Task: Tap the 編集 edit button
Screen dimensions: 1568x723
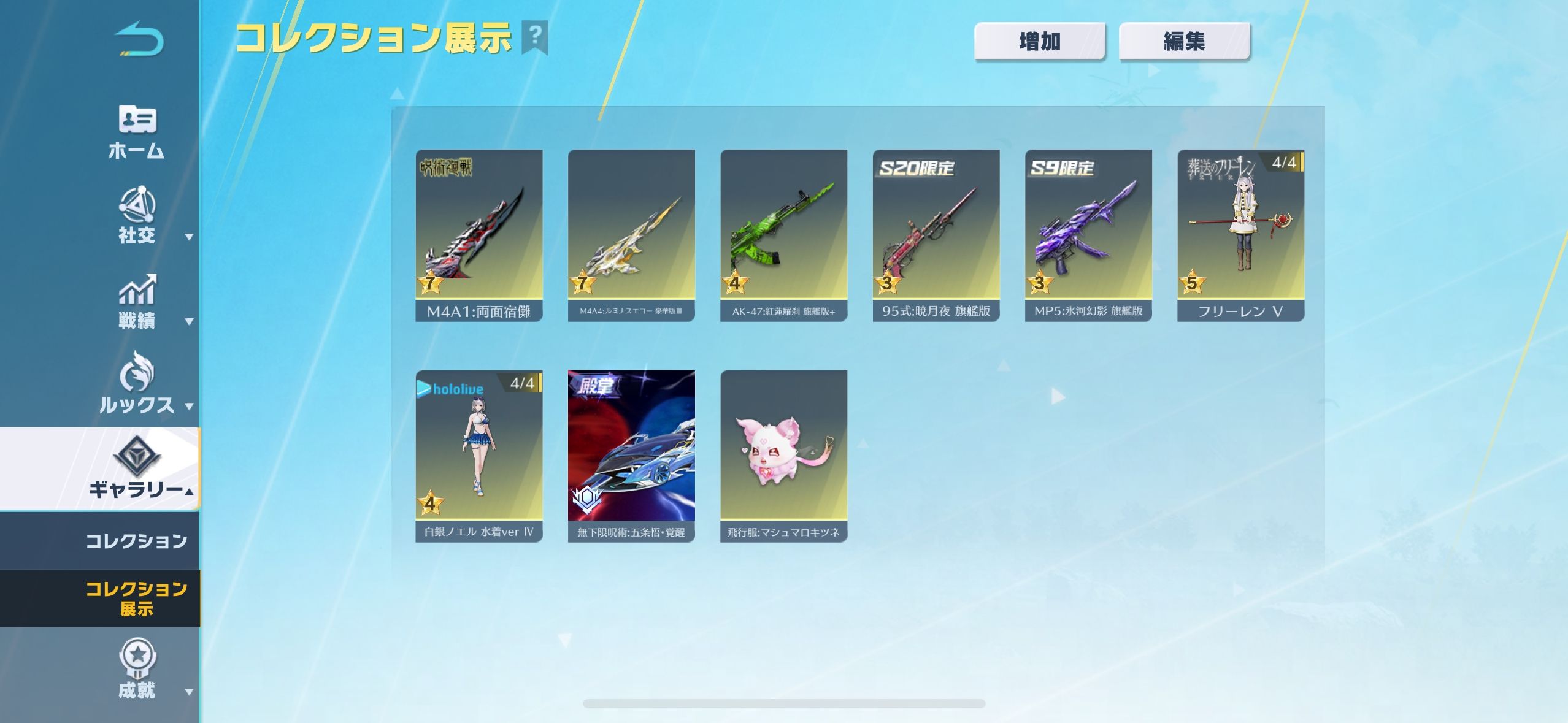Action: click(x=1184, y=42)
